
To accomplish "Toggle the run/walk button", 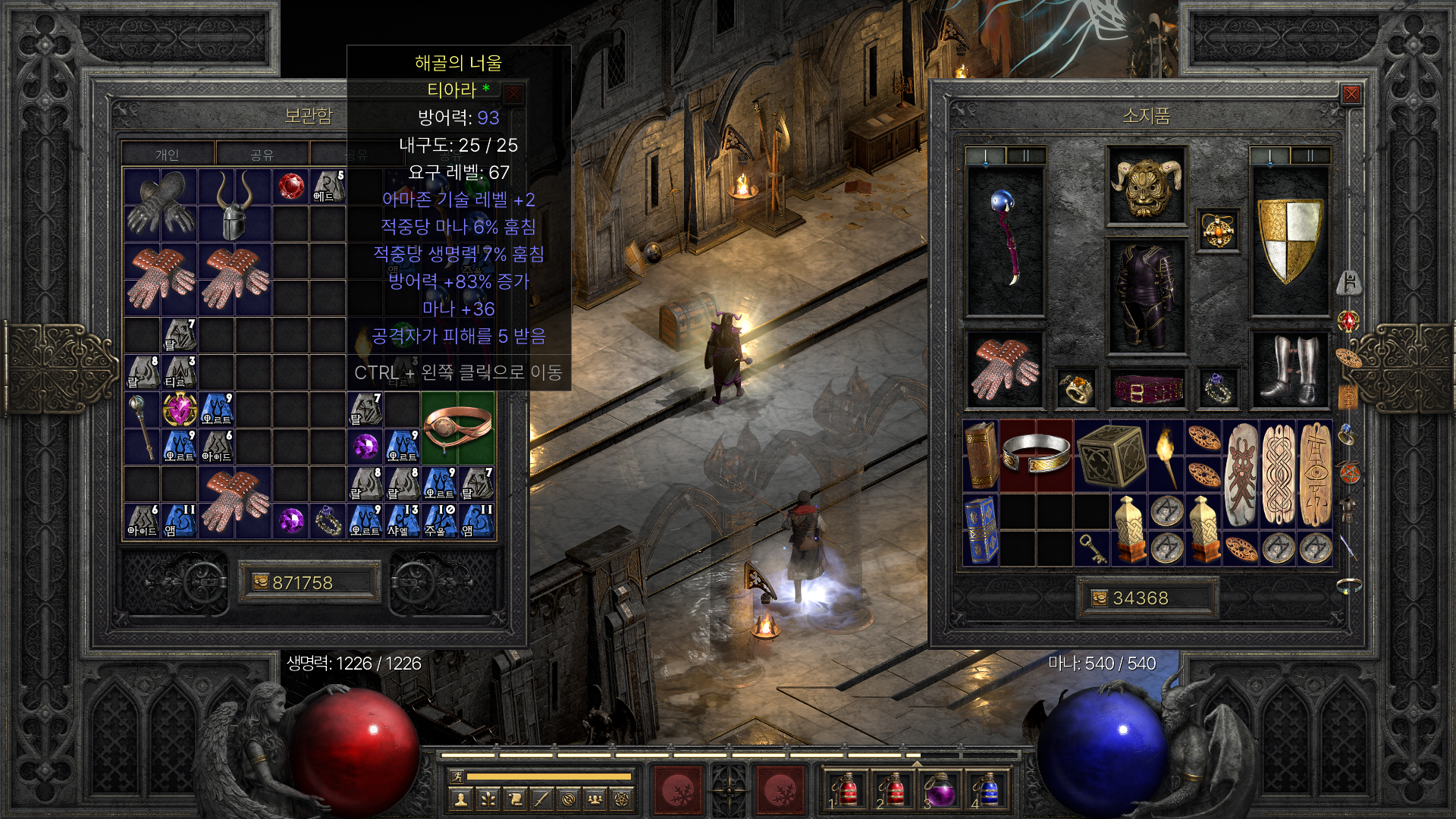I will point(457,777).
